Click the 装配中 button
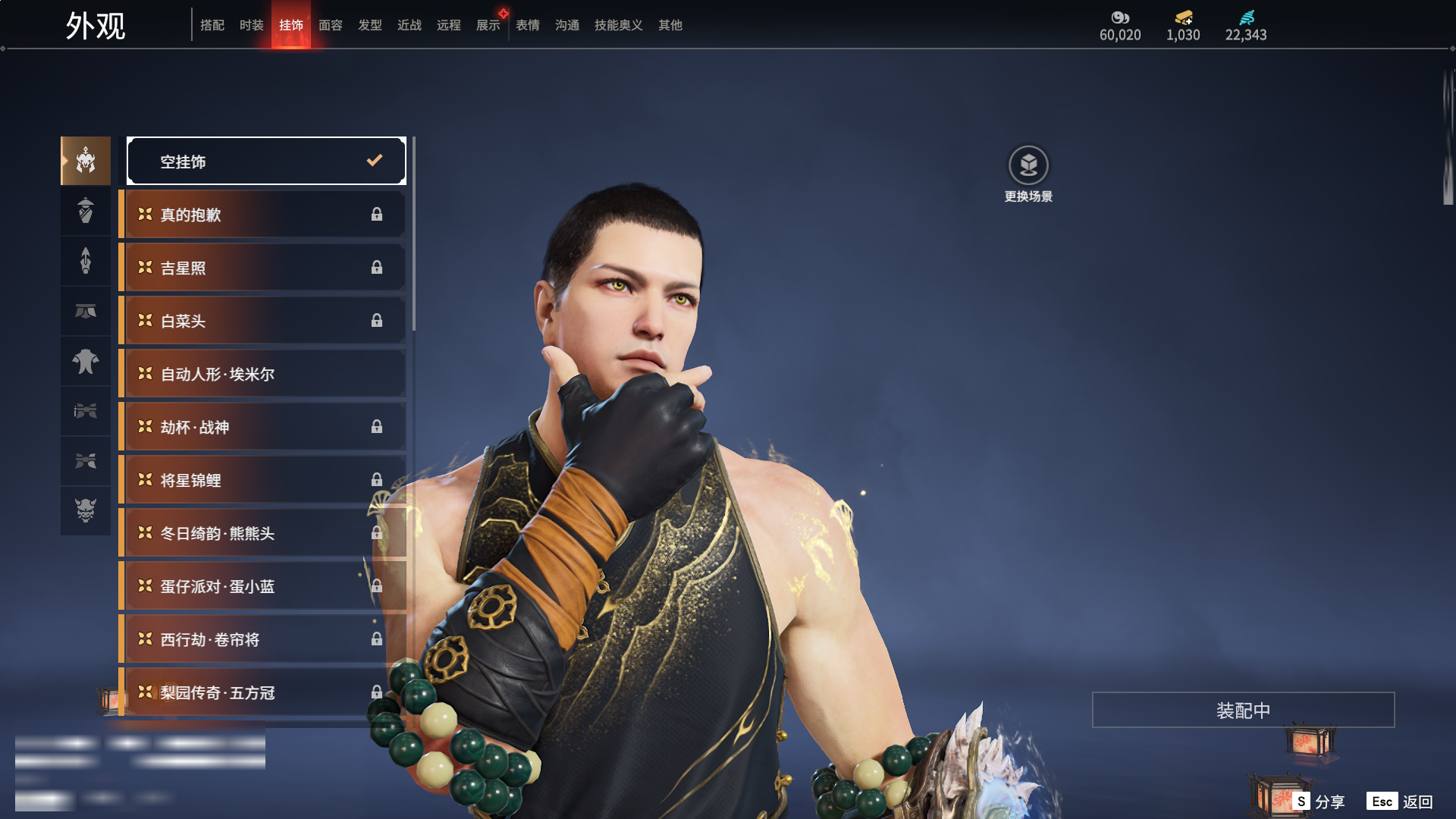This screenshot has width=1456, height=819. point(1243,710)
